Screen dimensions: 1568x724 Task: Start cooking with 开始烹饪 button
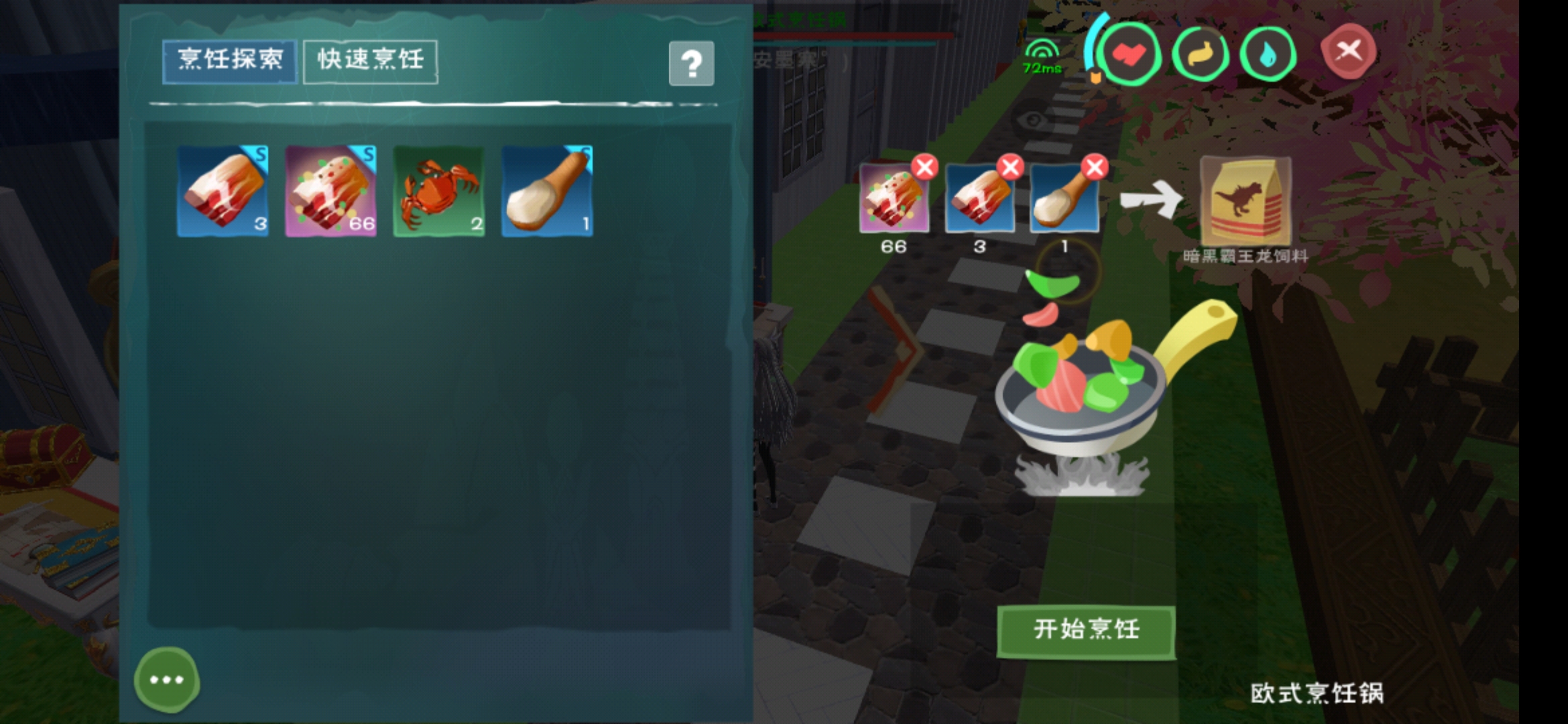click(x=1086, y=630)
